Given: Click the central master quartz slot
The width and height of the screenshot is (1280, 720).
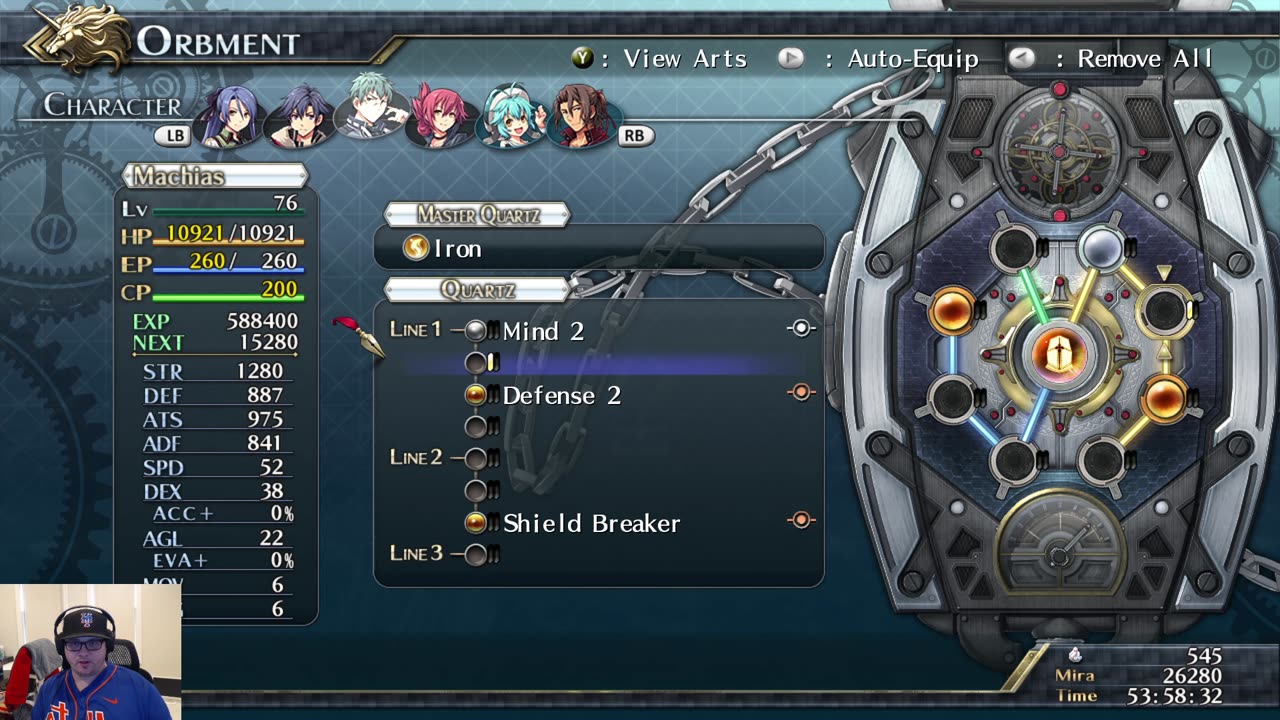Looking at the screenshot, I should [x=1058, y=354].
